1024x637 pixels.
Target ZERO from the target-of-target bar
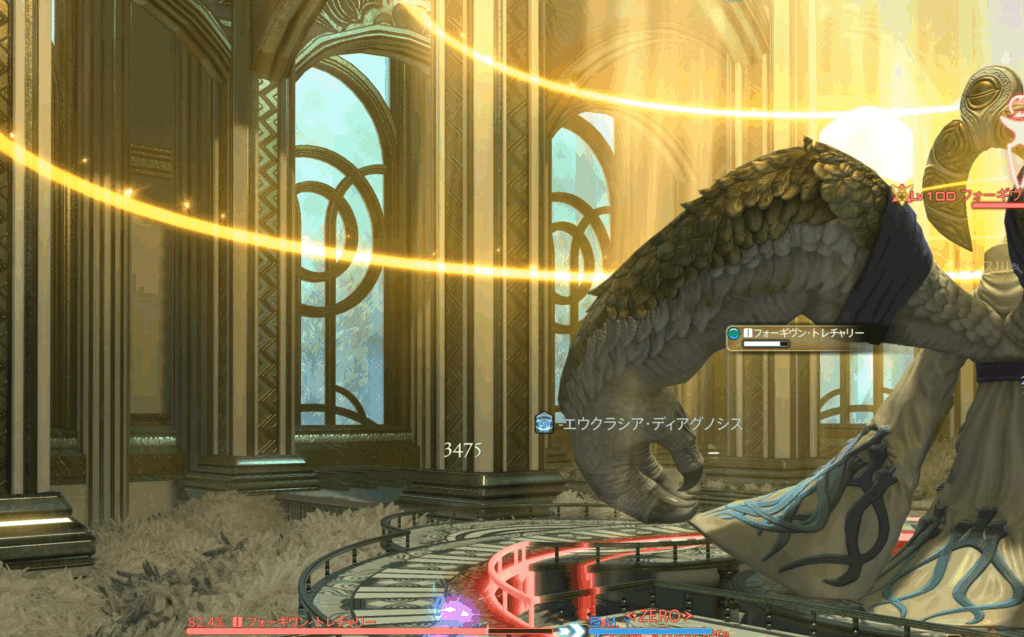tap(658, 616)
